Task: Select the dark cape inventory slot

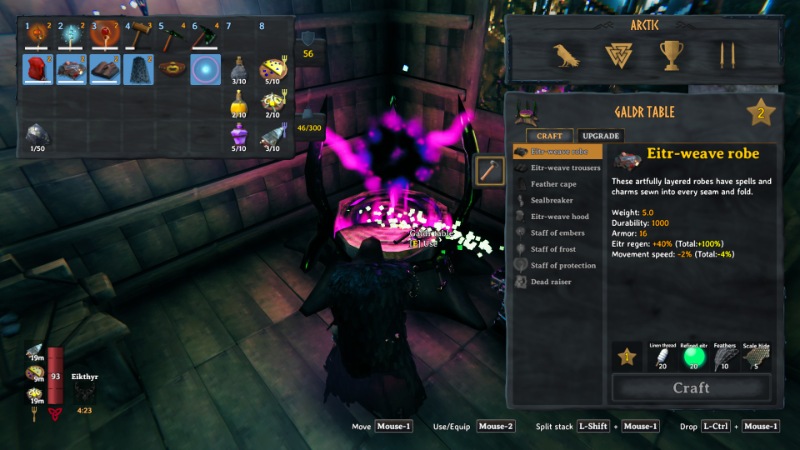Action: [139, 69]
